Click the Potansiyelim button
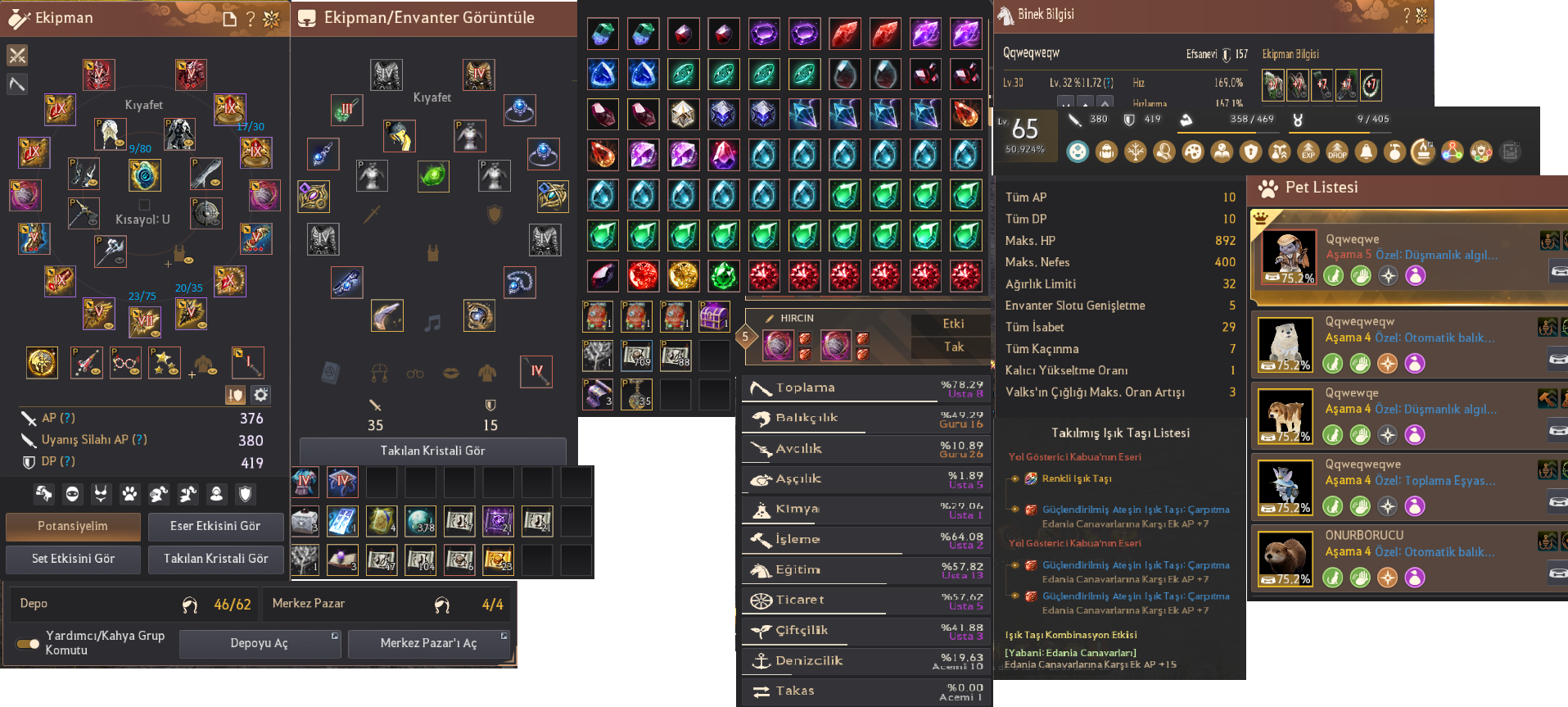 coord(72,527)
